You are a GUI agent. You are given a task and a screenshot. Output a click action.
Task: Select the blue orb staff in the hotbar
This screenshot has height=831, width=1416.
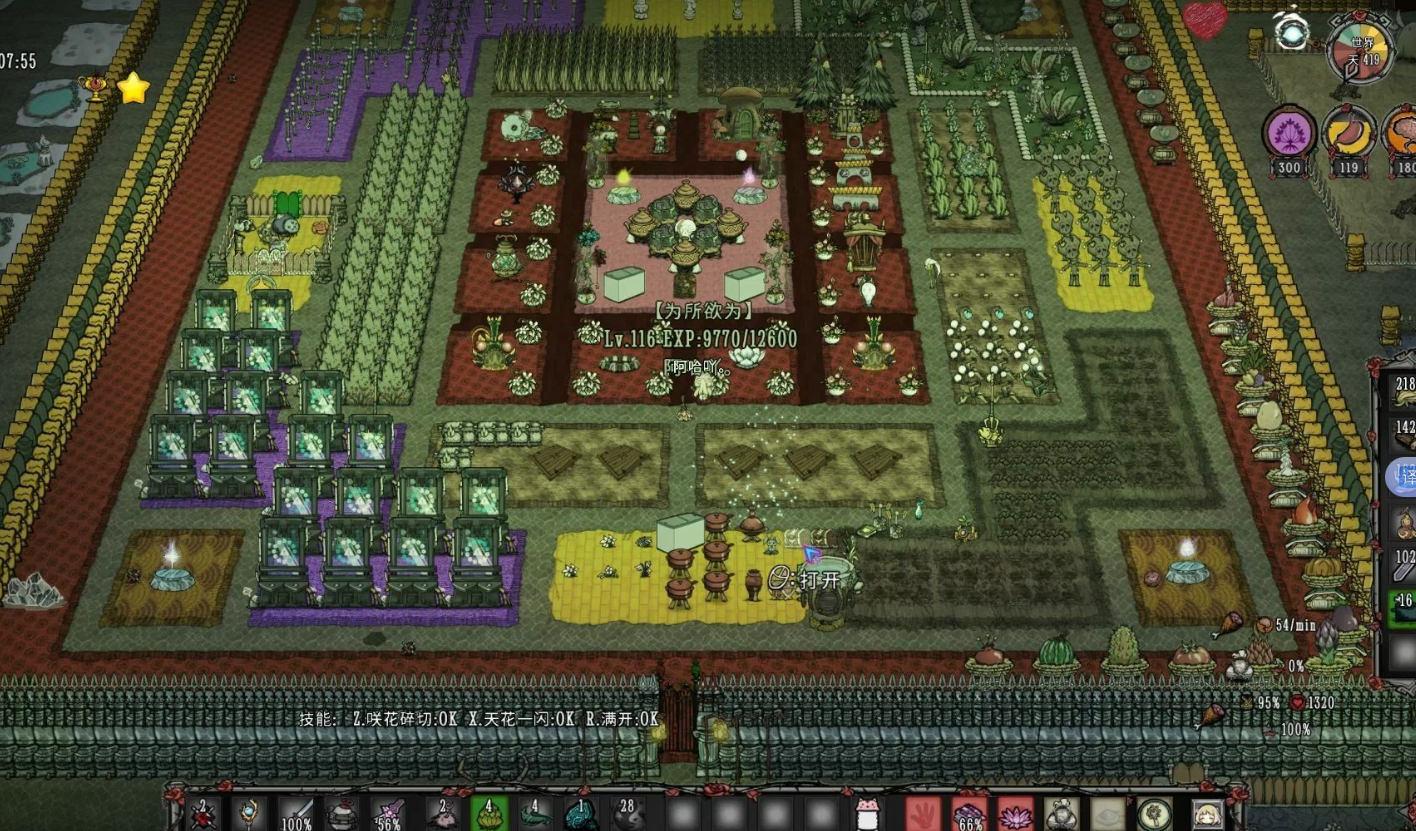click(249, 812)
